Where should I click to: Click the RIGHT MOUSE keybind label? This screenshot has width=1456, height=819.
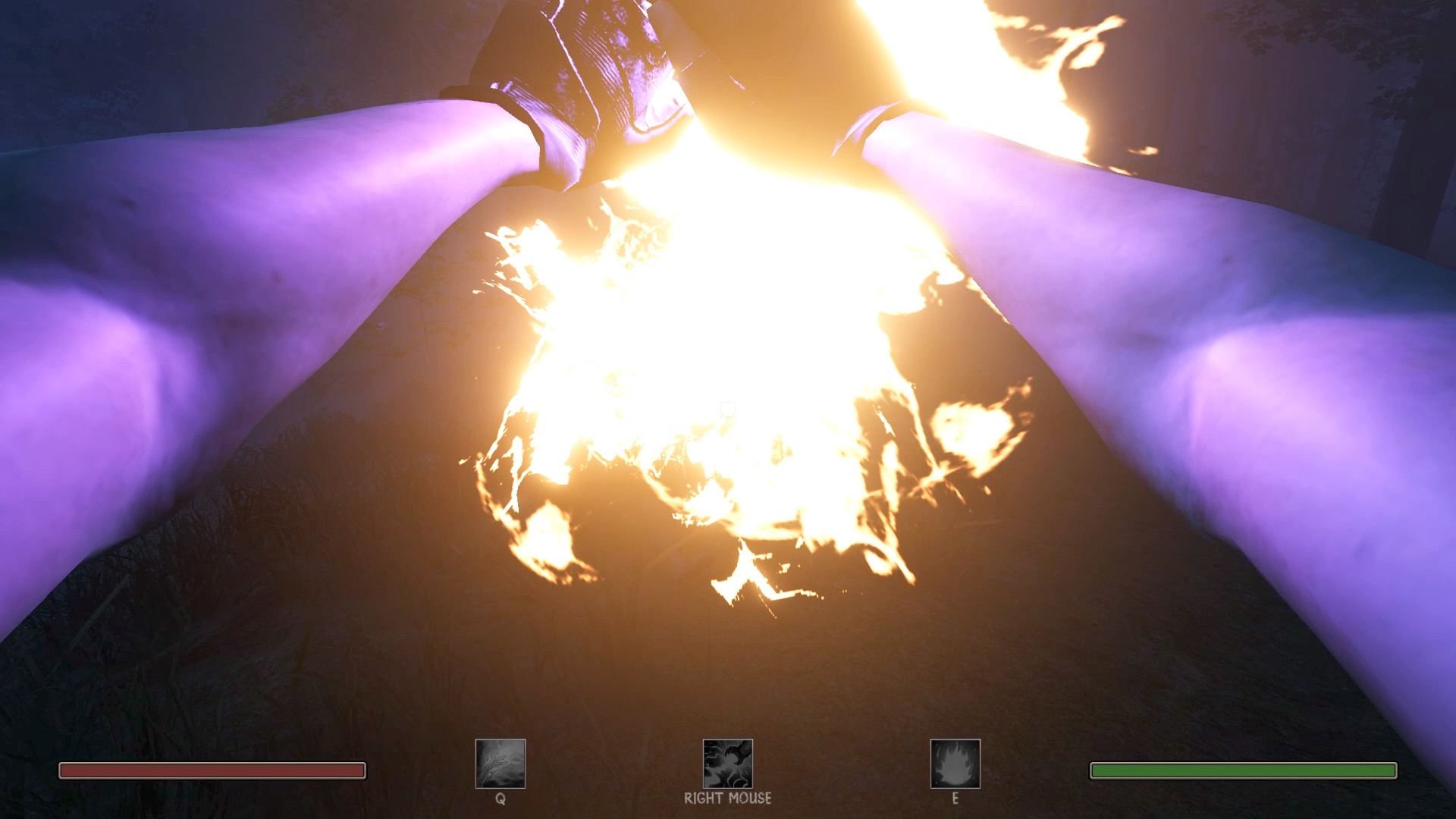(x=726, y=799)
